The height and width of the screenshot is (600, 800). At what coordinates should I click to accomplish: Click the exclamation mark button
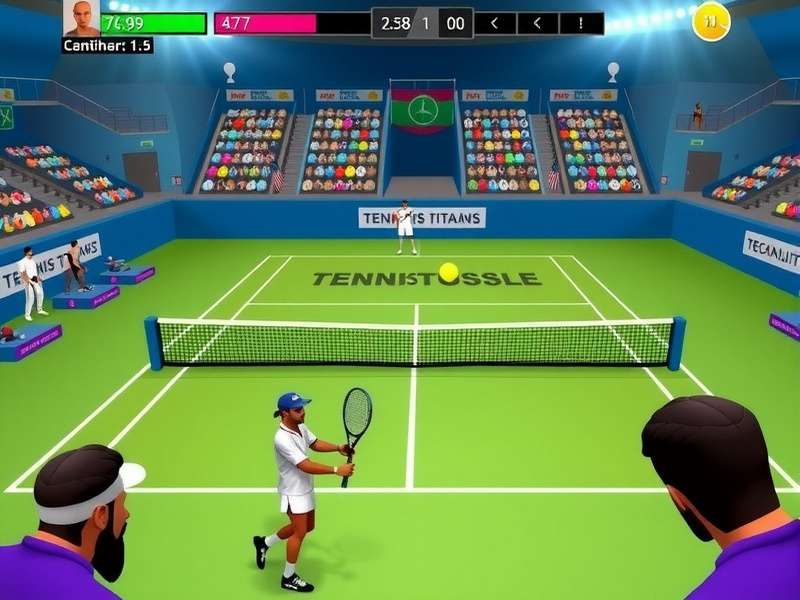click(581, 23)
